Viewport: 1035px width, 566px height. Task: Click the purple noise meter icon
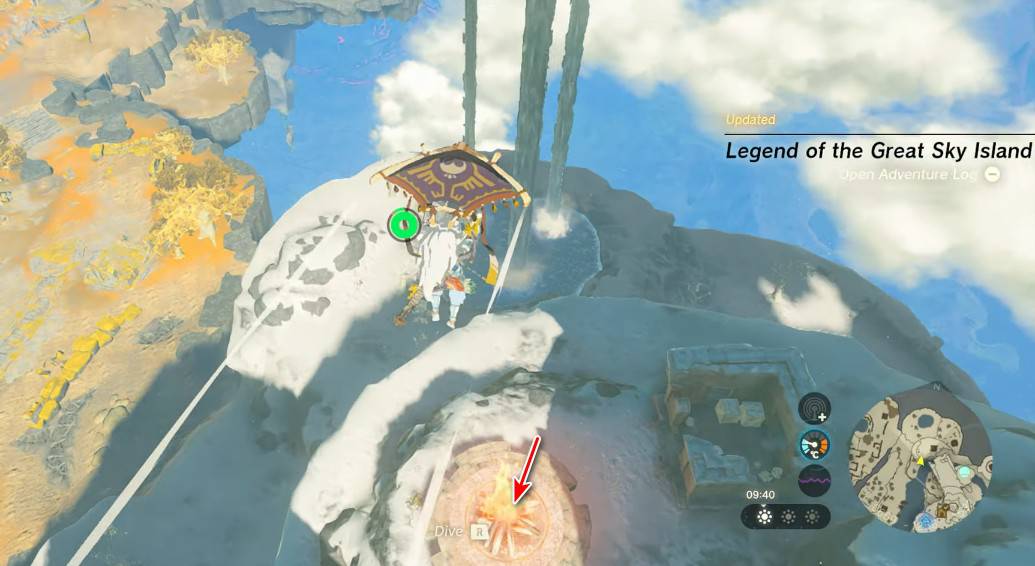pyautogui.click(x=815, y=480)
